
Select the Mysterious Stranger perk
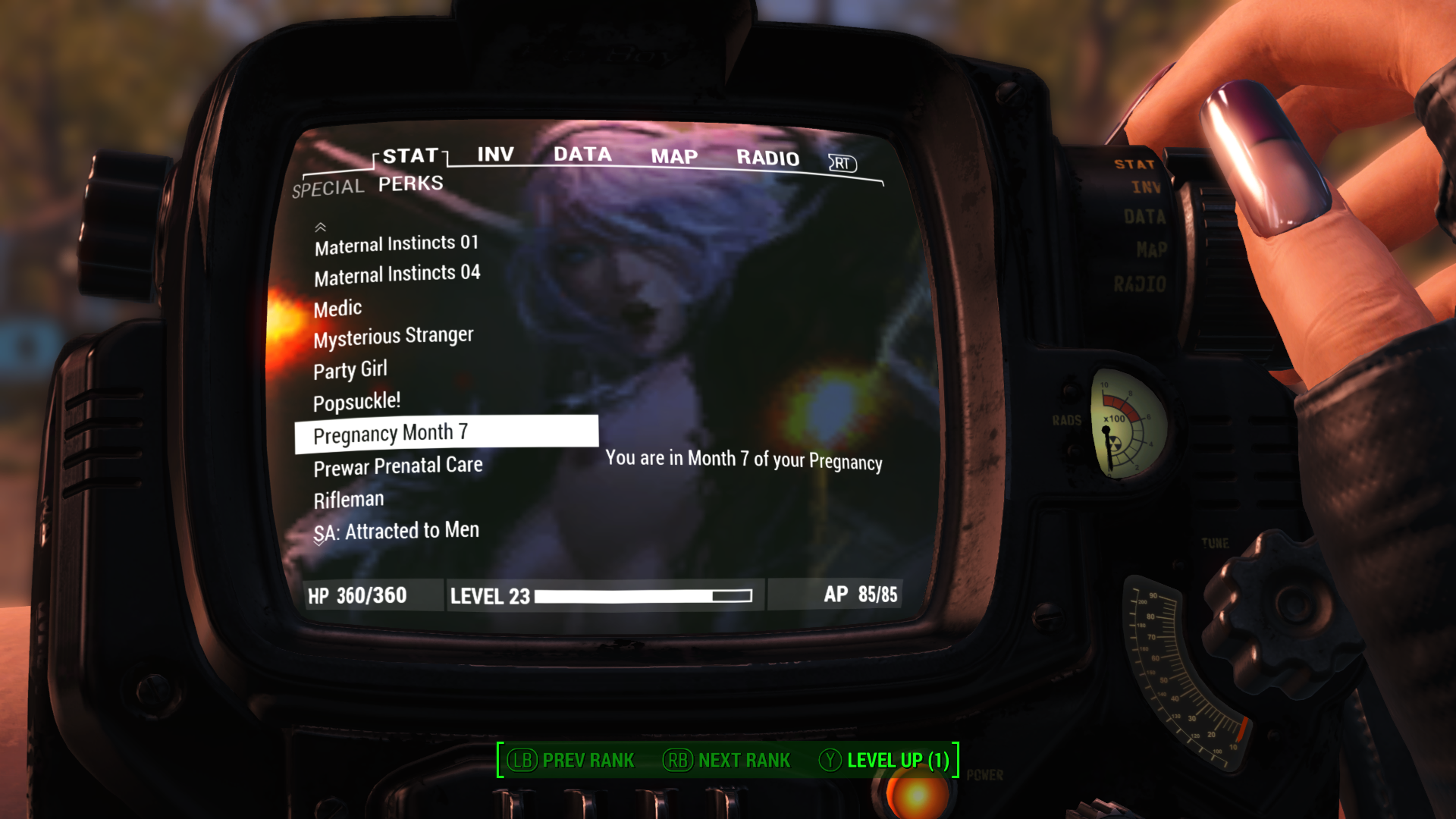click(394, 337)
